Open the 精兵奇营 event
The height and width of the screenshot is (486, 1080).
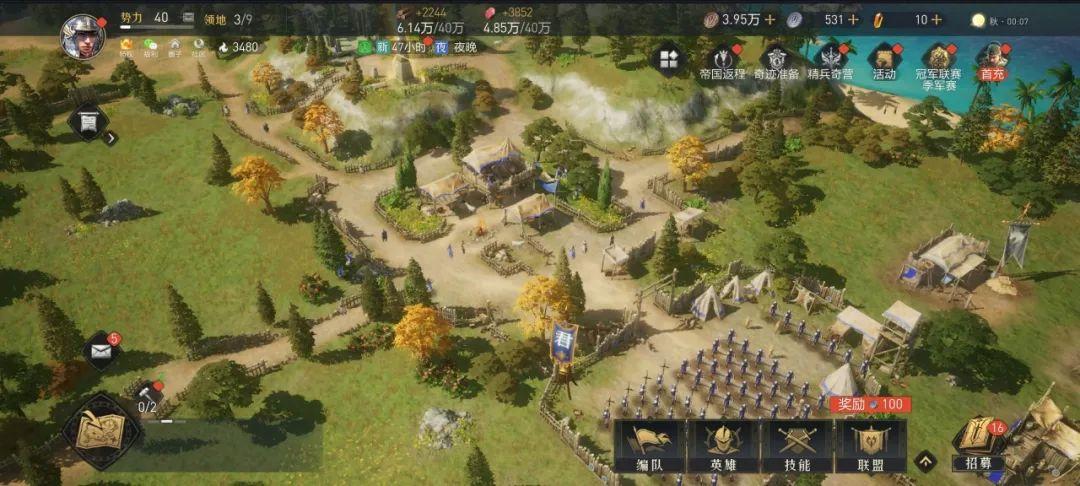[x=830, y=60]
